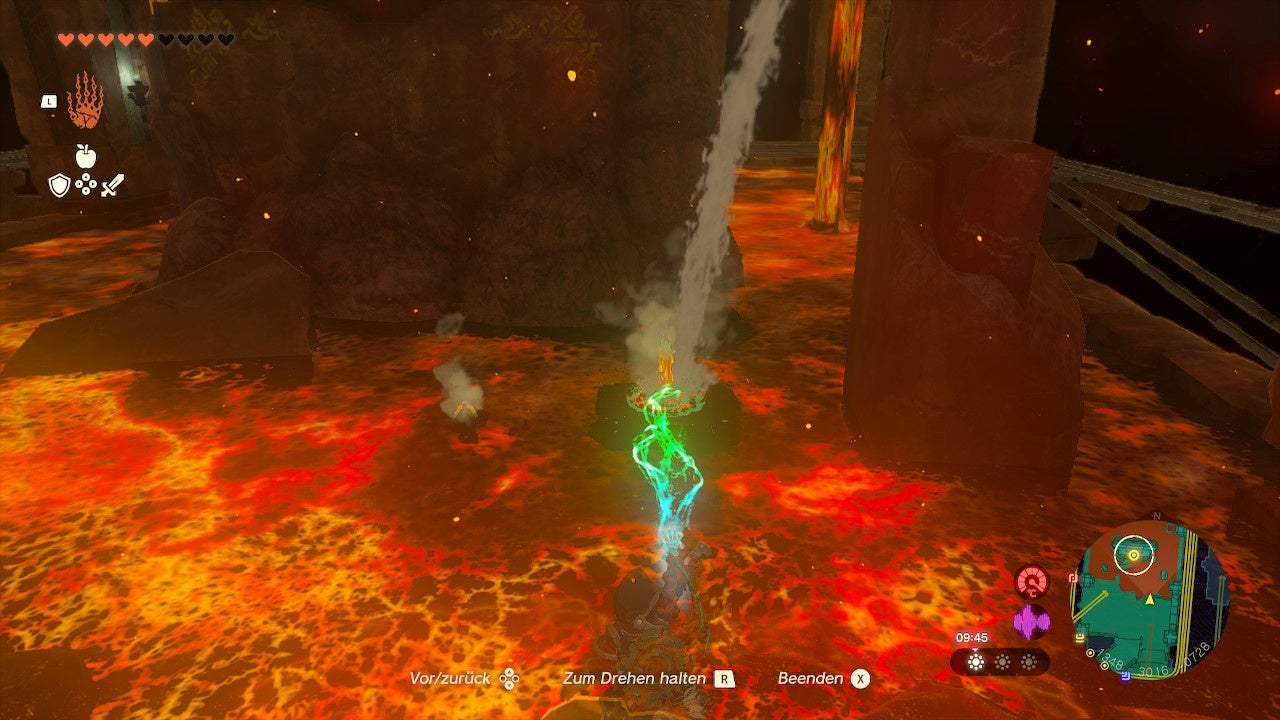1280x720 pixels.
Task: Open the Vor/zurück d-pad selector
Action: point(510,678)
